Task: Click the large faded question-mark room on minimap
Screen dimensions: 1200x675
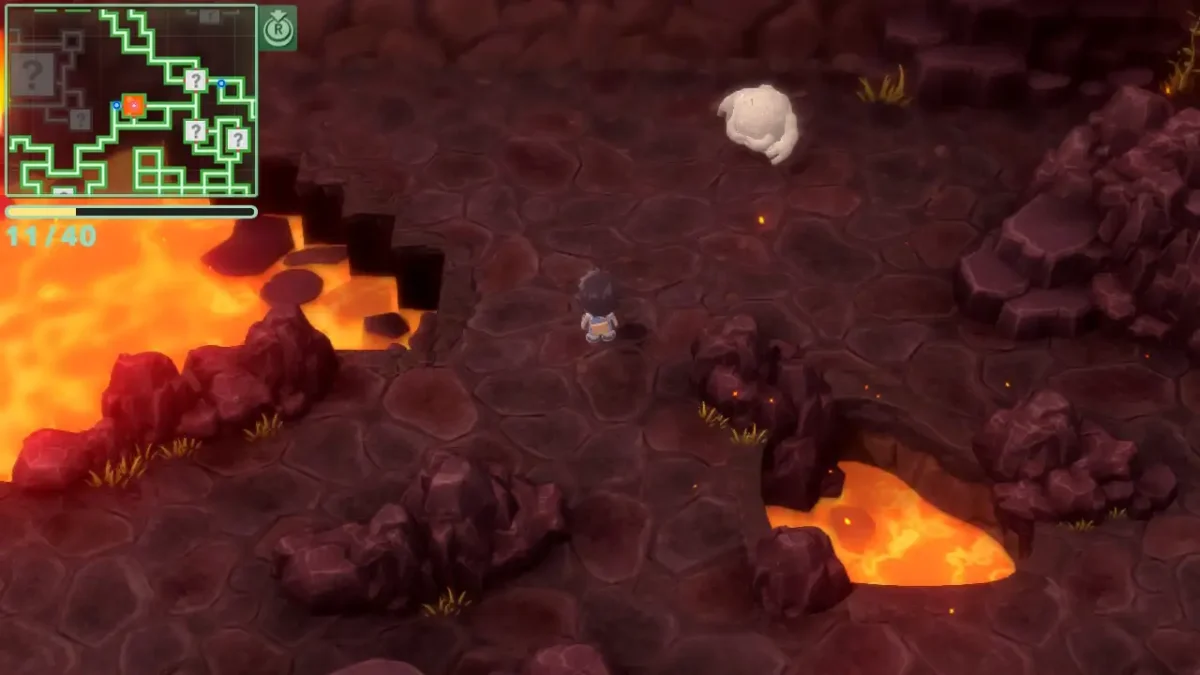Action: [33, 74]
